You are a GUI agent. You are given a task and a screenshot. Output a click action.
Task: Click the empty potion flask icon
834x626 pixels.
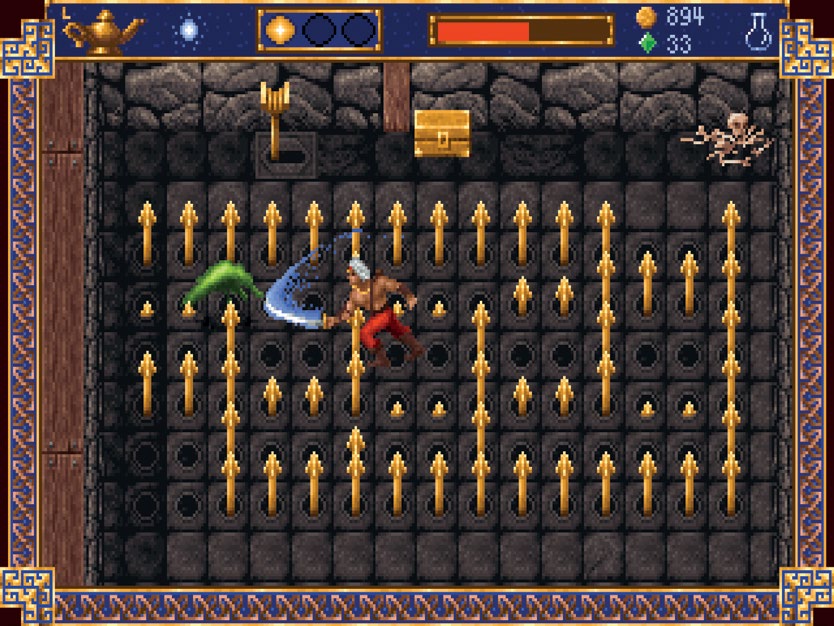pyautogui.click(x=758, y=30)
